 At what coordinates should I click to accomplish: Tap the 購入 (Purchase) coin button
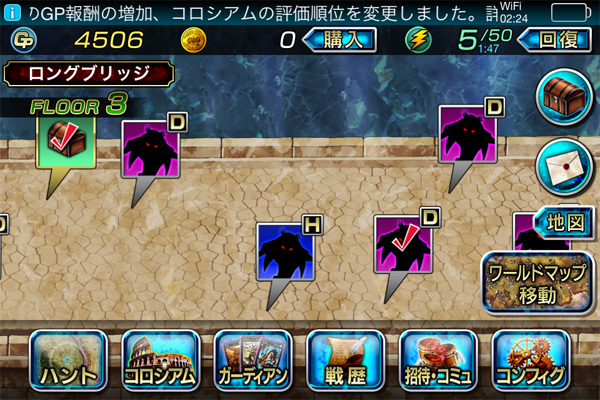tap(338, 40)
